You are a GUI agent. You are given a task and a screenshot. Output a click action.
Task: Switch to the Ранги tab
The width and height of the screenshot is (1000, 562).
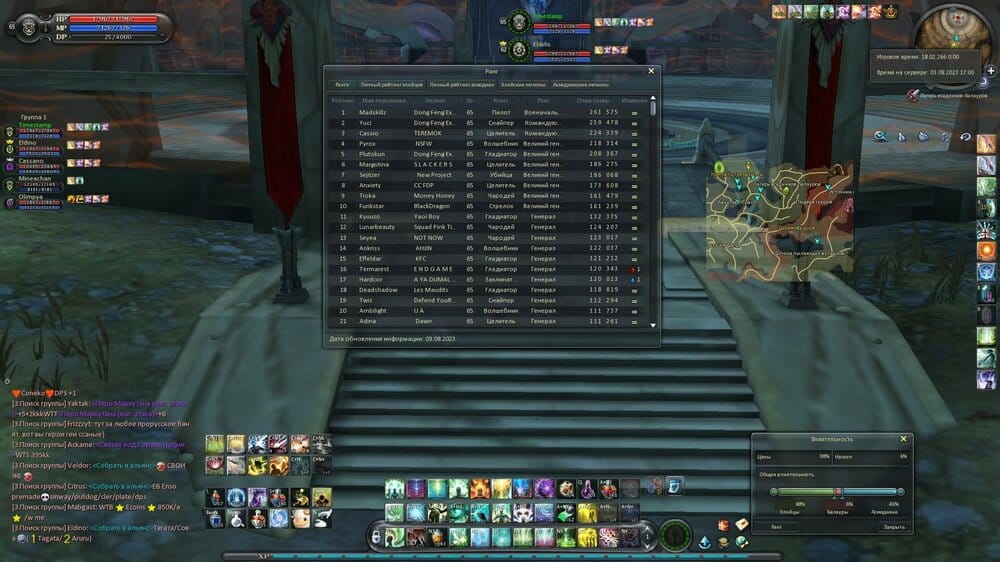(342, 85)
